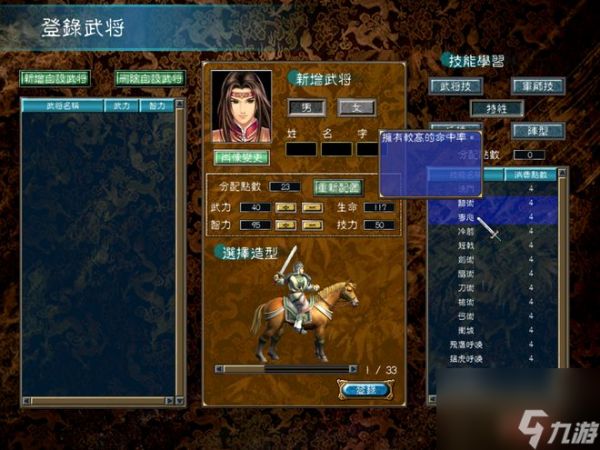The height and width of the screenshot is (450, 600).
Task: Select the 男 gender option
Action: 306,106
